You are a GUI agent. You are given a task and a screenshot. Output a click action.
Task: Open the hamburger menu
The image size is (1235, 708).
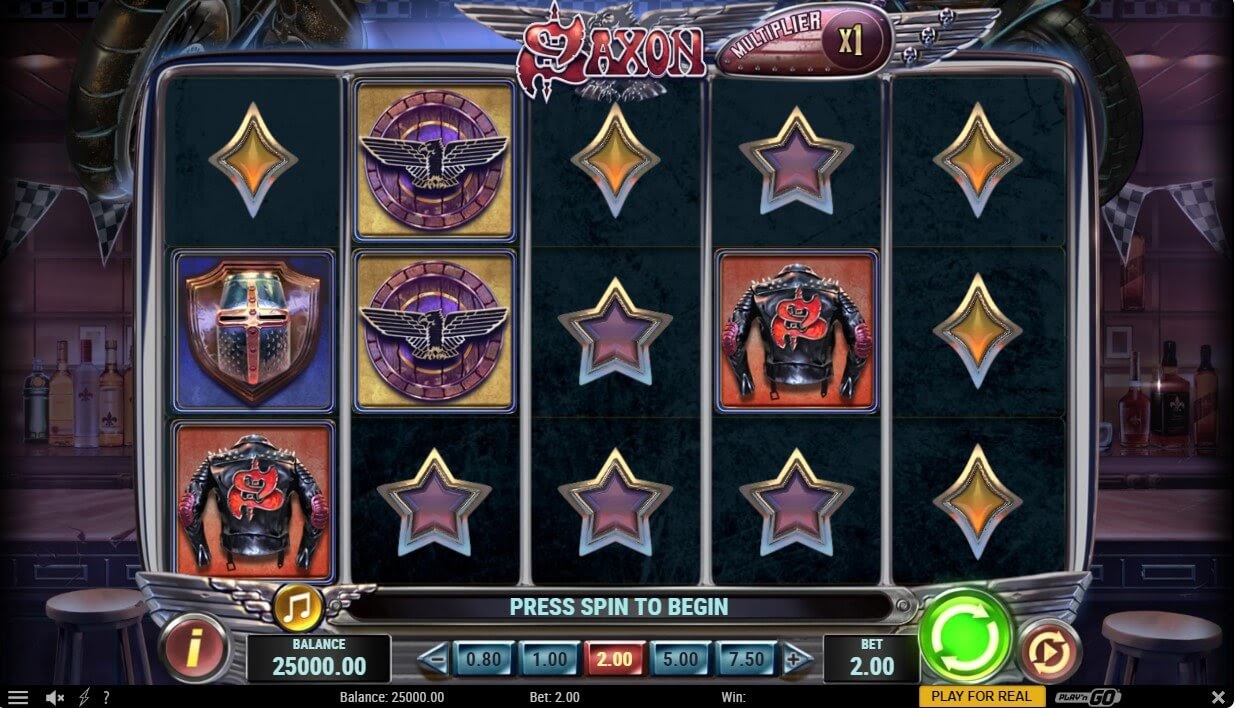coord(17,697)
